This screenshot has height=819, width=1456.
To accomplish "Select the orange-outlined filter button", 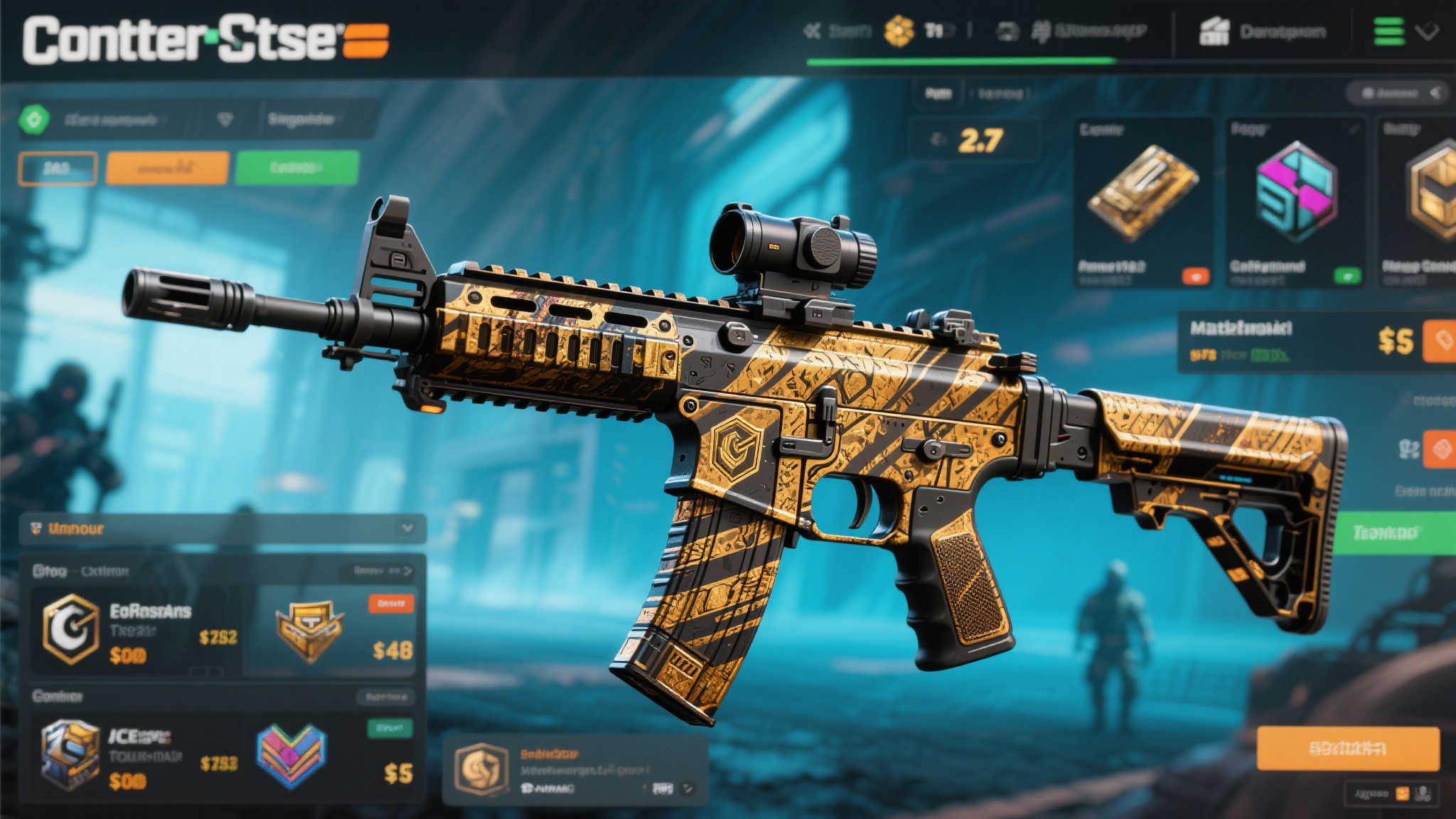I will [x=58, y=168].
